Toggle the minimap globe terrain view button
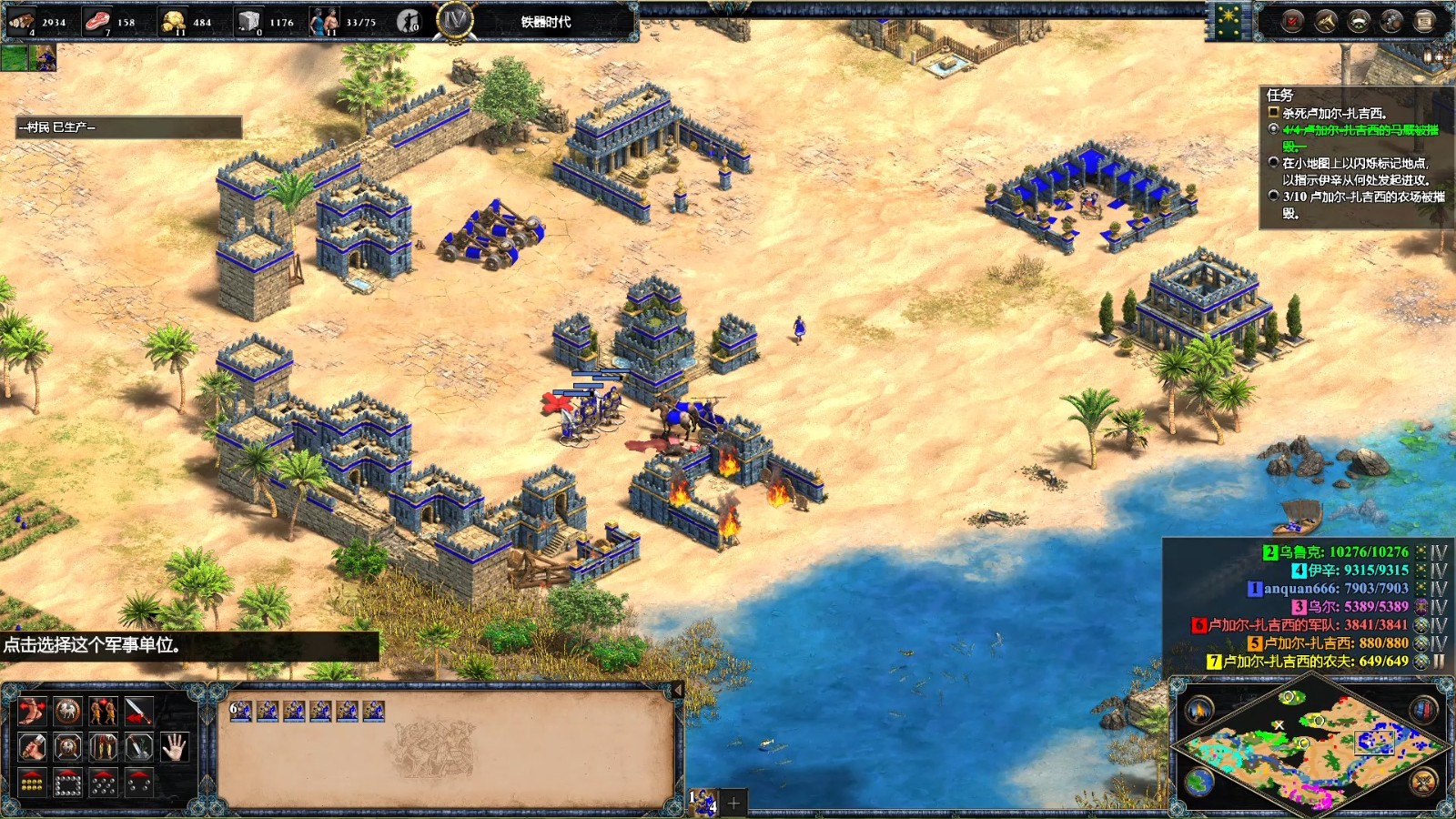Screen dimensions: 1456x819 pos(1198,782)
